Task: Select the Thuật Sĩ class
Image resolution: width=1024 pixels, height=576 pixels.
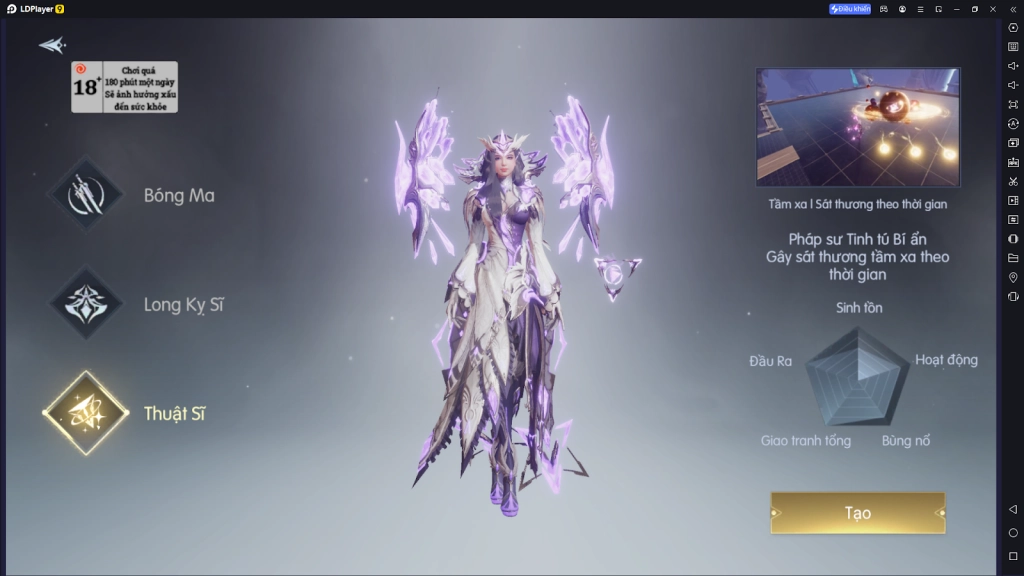Action: point(87,413)
